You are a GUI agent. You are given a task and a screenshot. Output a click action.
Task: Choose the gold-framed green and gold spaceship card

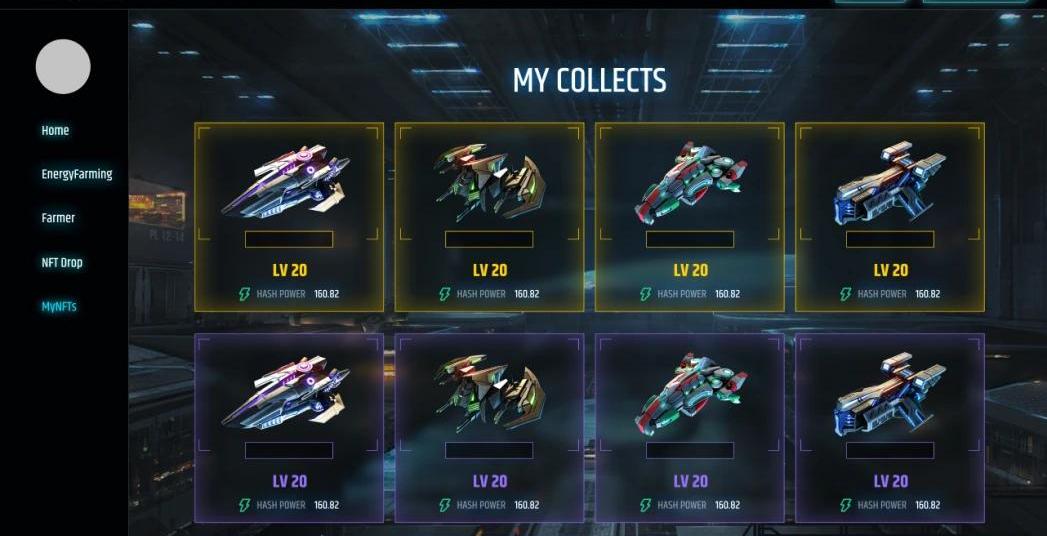[489, 216]
